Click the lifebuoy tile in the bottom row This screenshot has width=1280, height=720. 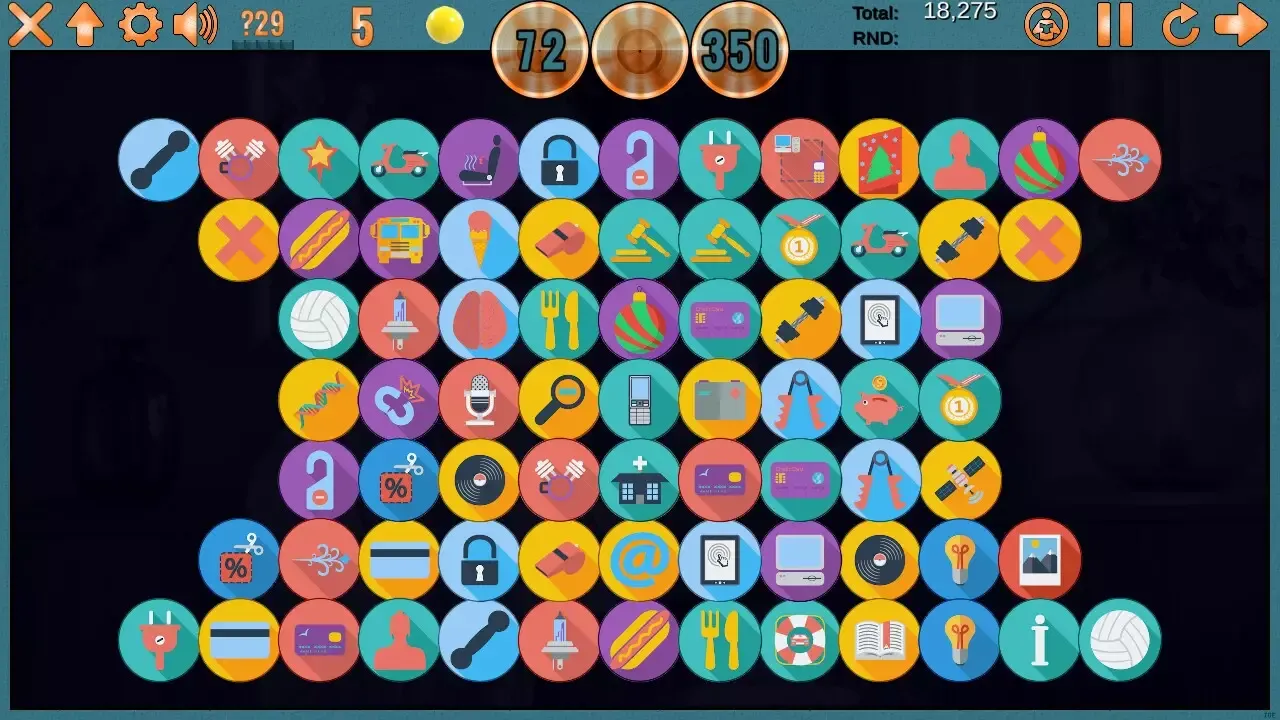click(800, 640)
